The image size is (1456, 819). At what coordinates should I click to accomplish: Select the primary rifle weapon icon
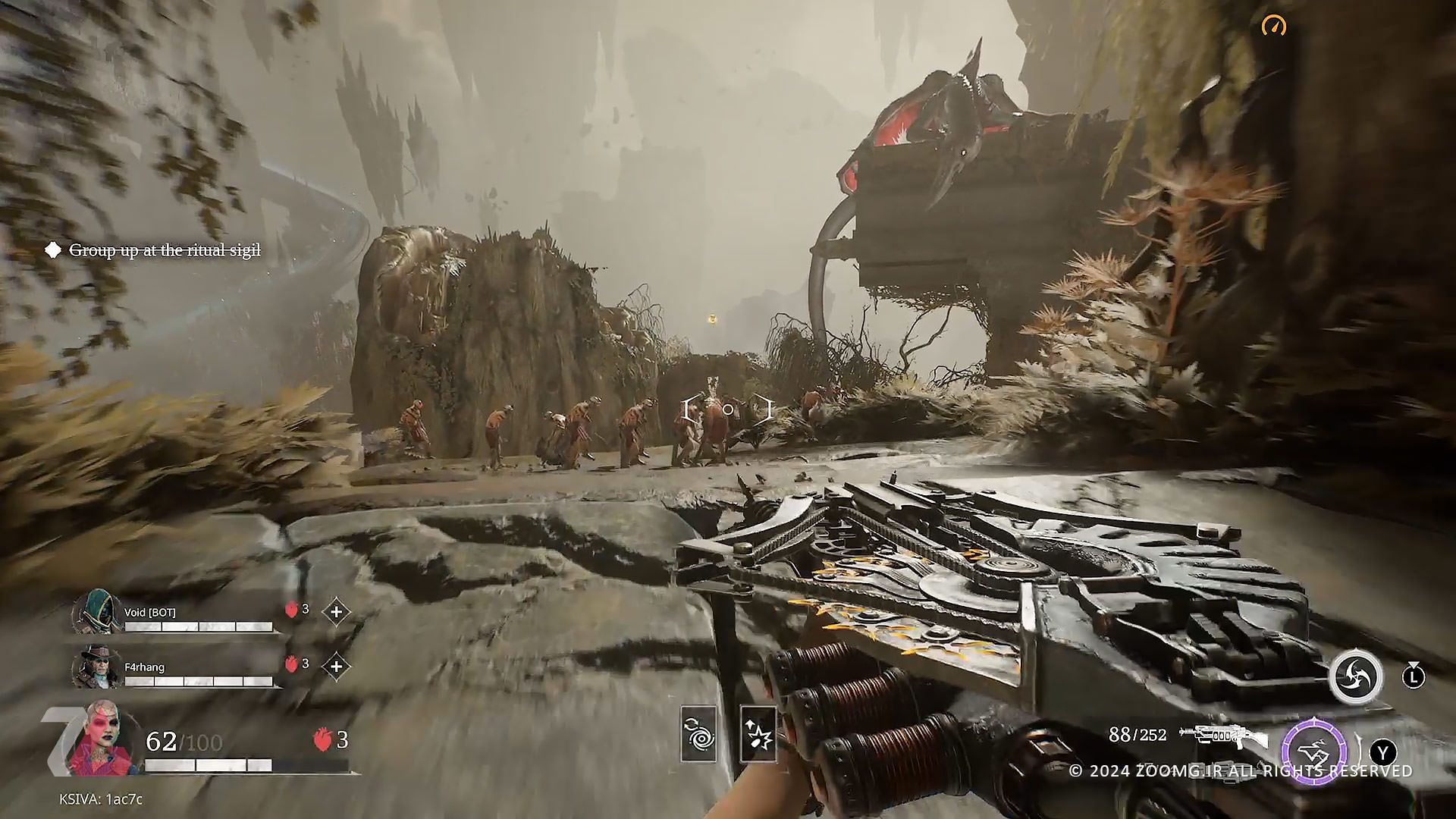click(1222, 736)
